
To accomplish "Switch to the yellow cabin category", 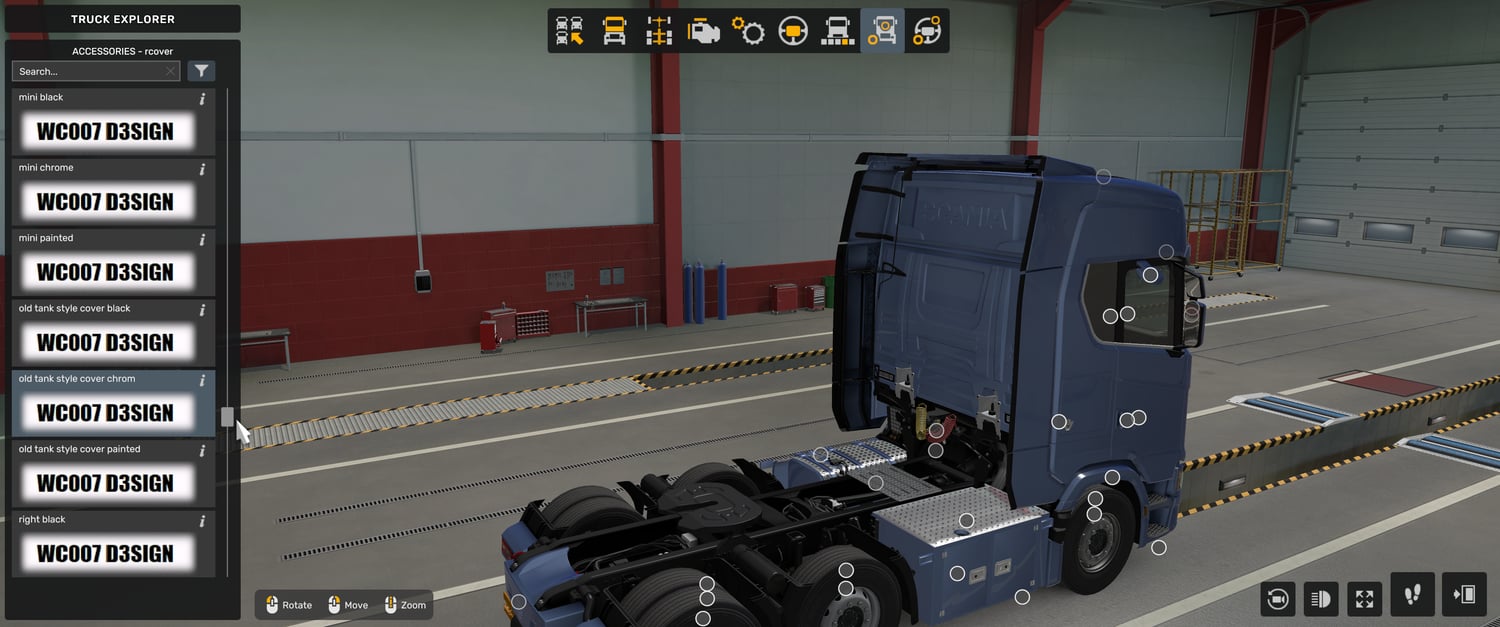I will point(614,31).
